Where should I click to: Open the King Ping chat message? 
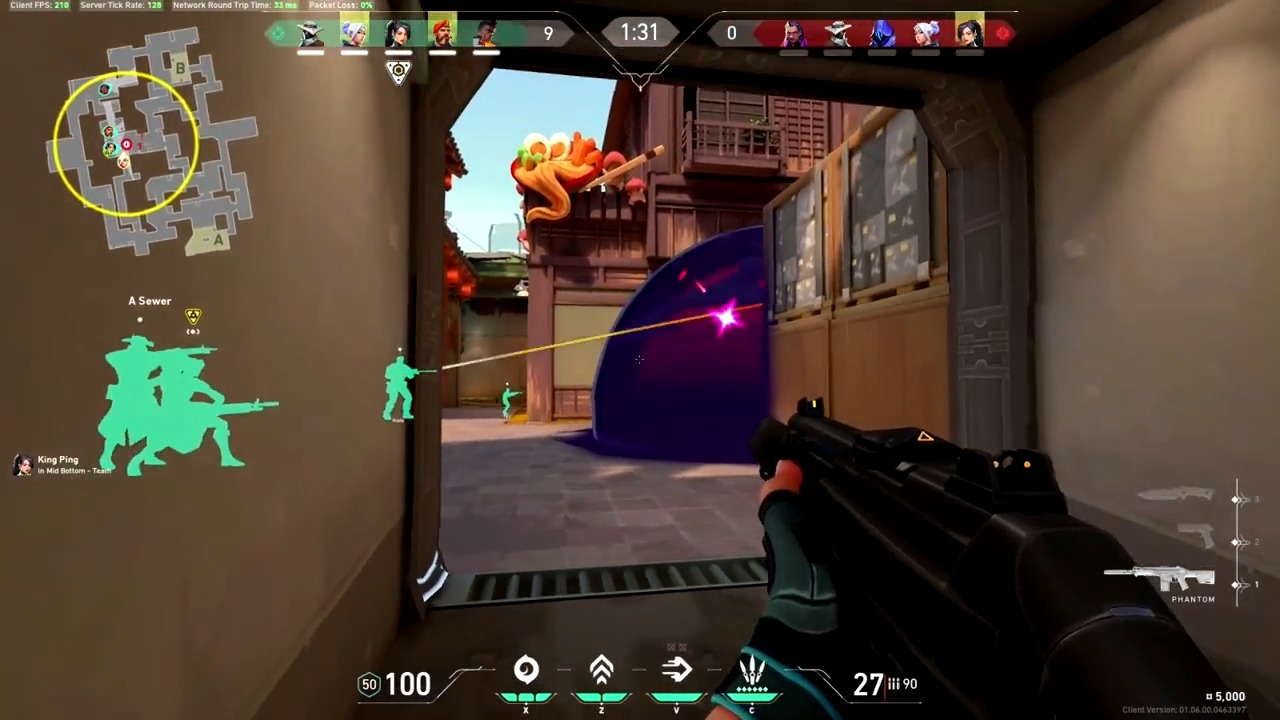click(57, 463)
